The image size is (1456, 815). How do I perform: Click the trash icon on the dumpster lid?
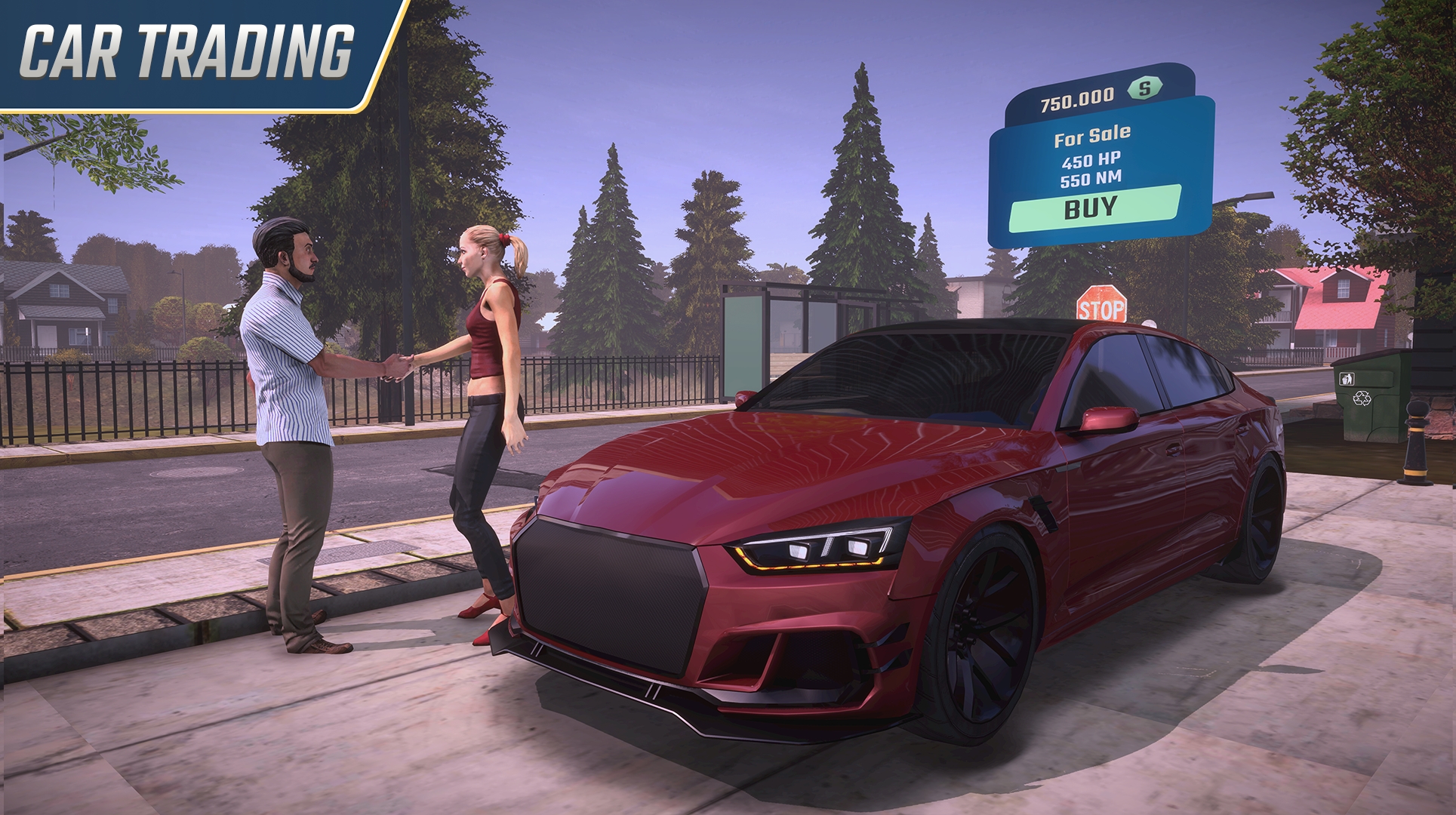pyautogui.click(x=1347, y=379)
